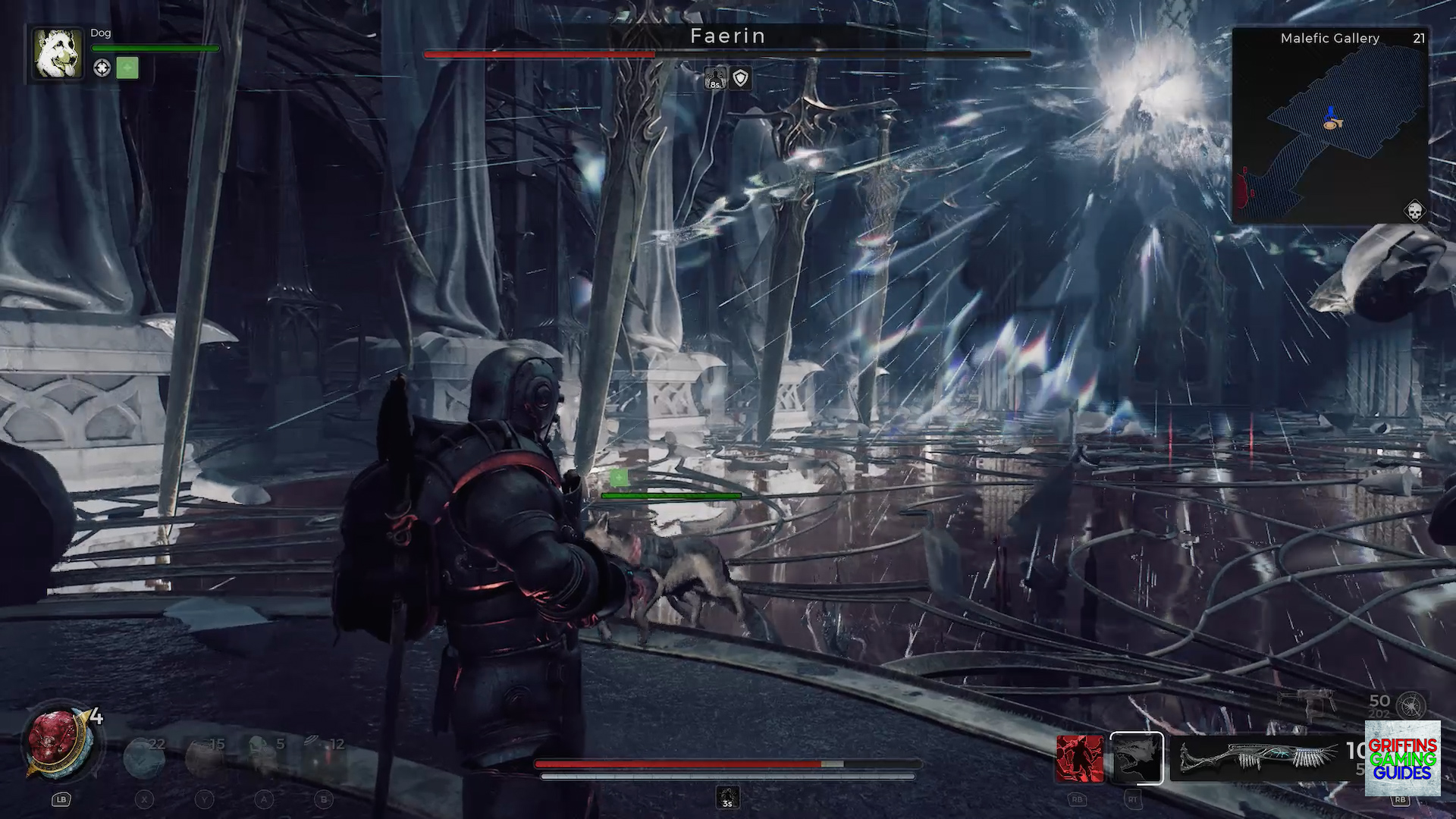
Task: Select the howling dog skill icon
Action: [x=1136, y=758]
